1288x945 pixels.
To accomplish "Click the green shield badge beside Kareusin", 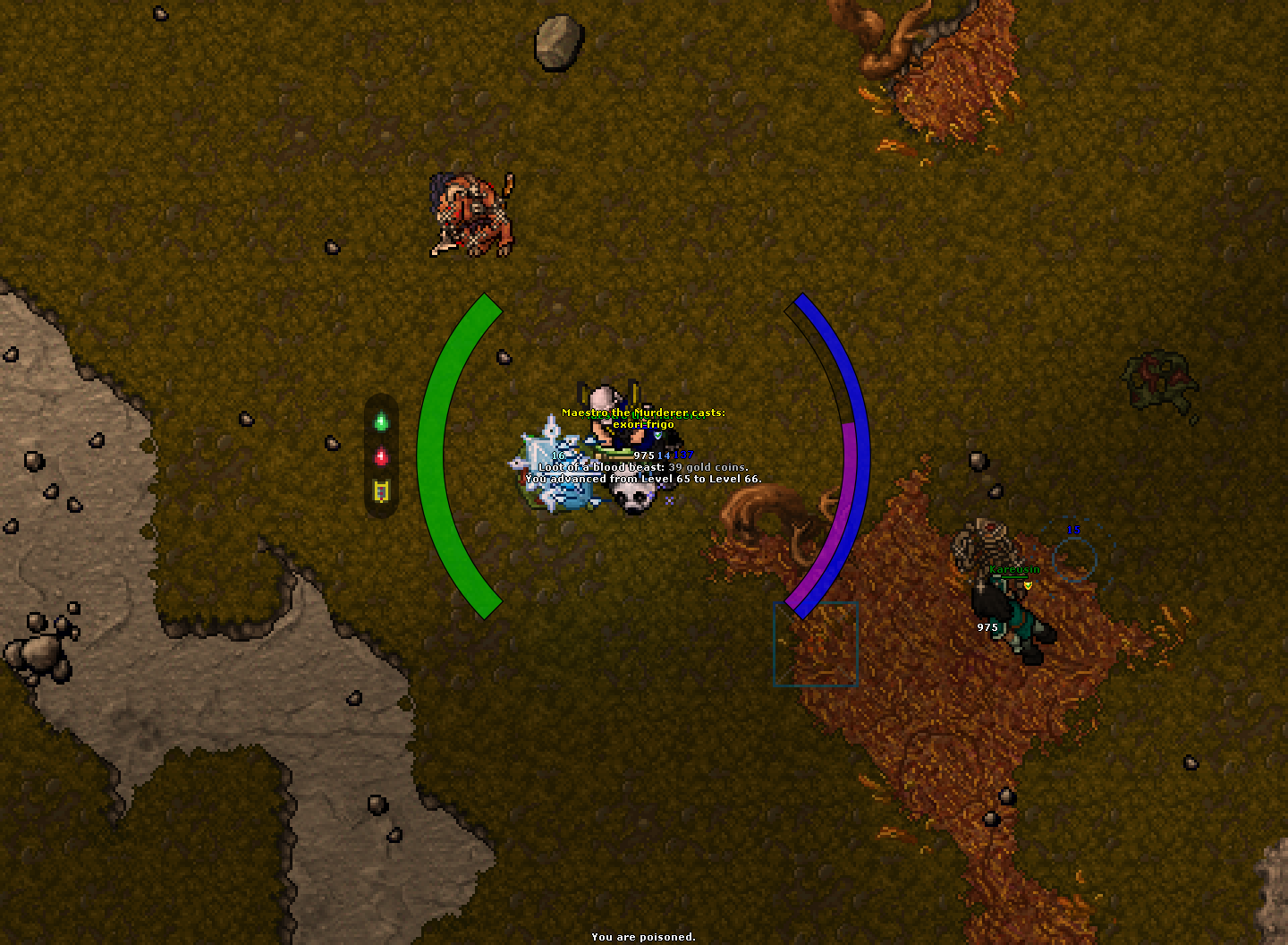I will (x=1029, y=585).
